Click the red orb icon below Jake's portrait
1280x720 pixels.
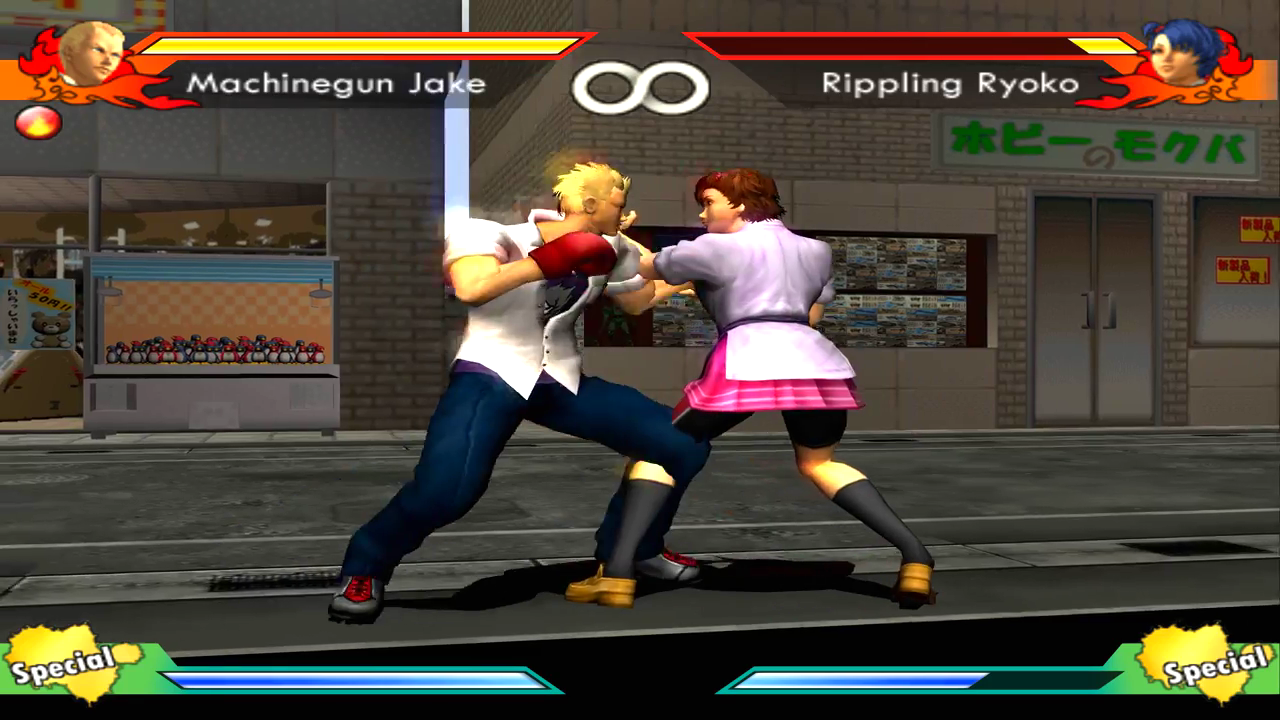tap(37, 123)
